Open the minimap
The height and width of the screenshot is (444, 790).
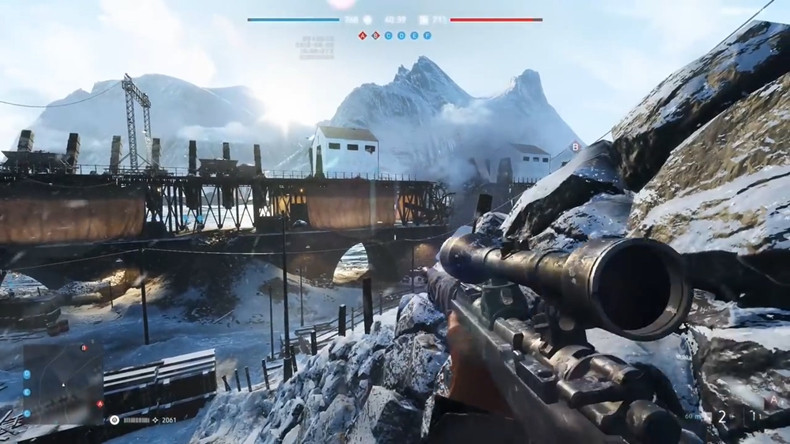[x=62, y=382]
